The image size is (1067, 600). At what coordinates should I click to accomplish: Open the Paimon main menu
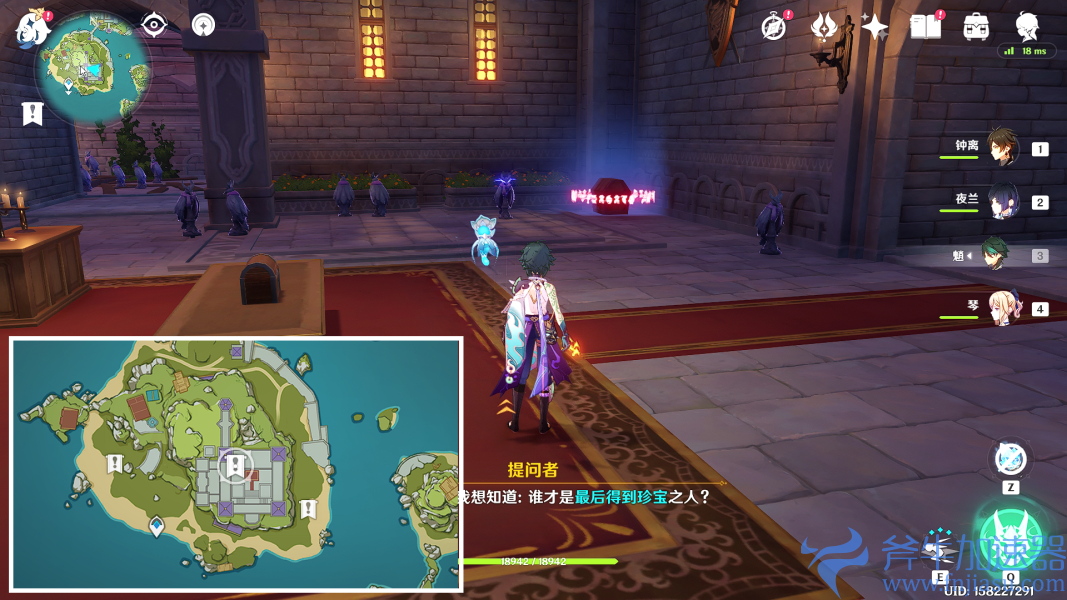point(33,27)
